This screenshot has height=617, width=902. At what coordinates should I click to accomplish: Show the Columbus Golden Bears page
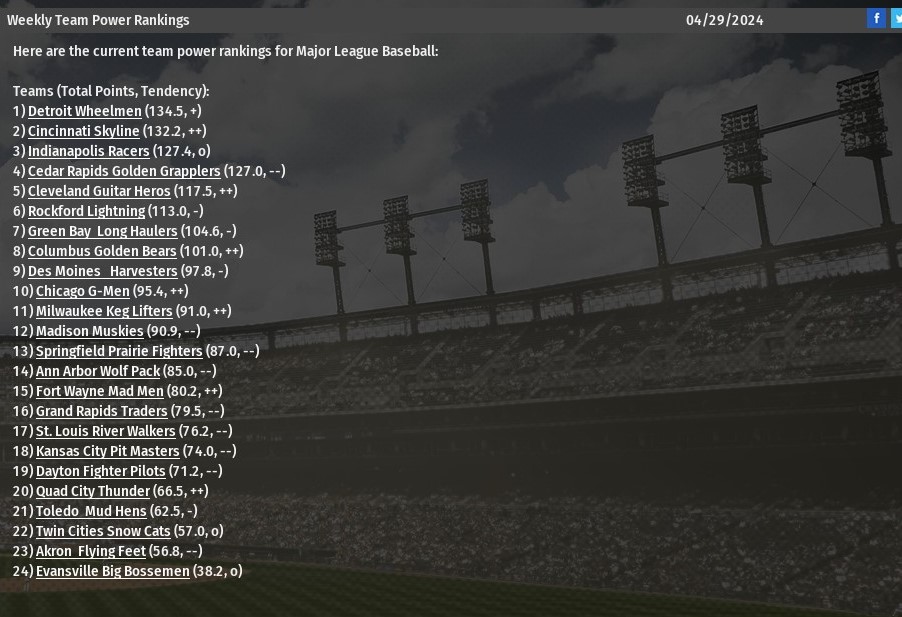102,251
